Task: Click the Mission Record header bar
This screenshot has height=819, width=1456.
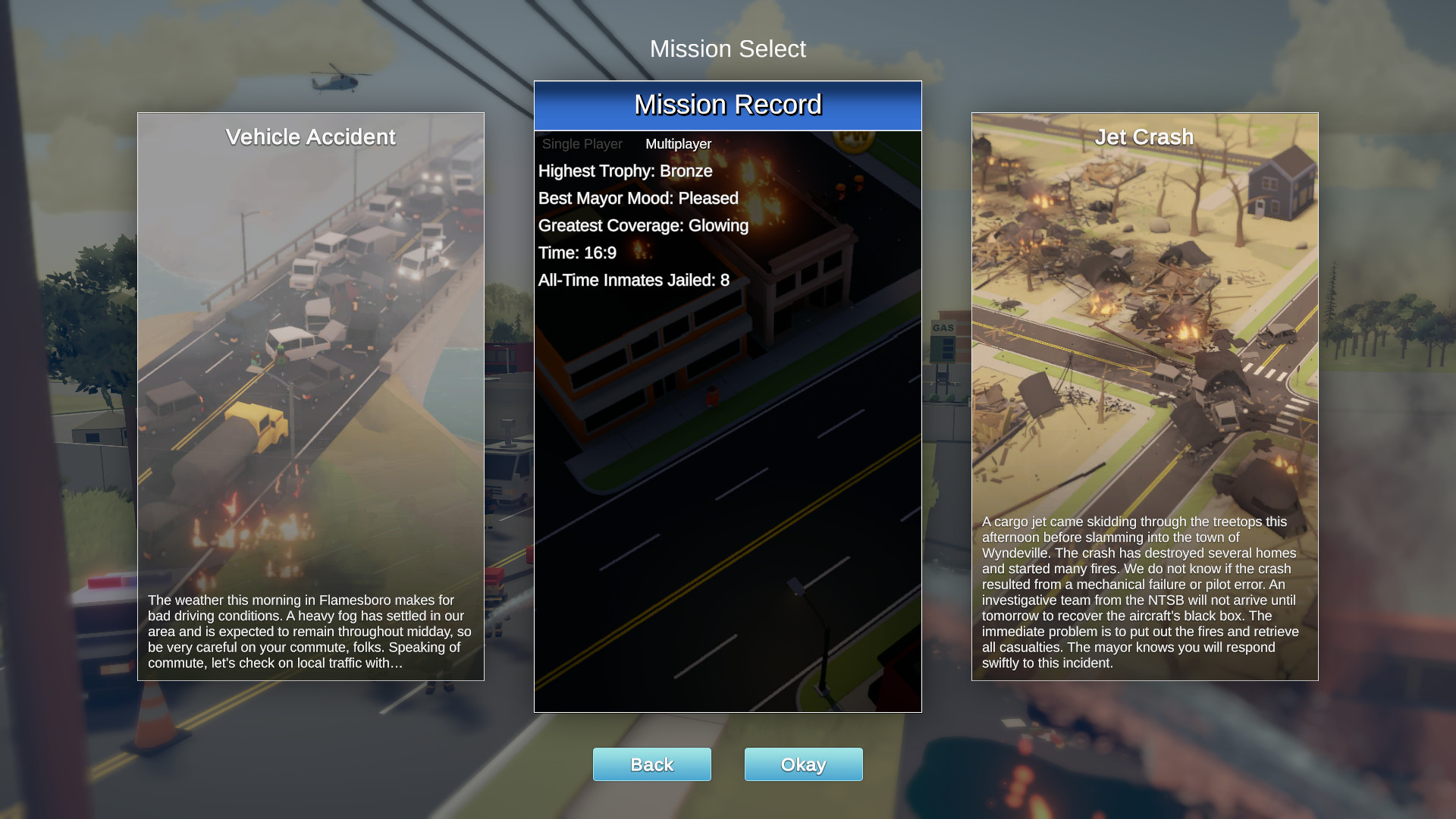Action: (x=727, y=105)
